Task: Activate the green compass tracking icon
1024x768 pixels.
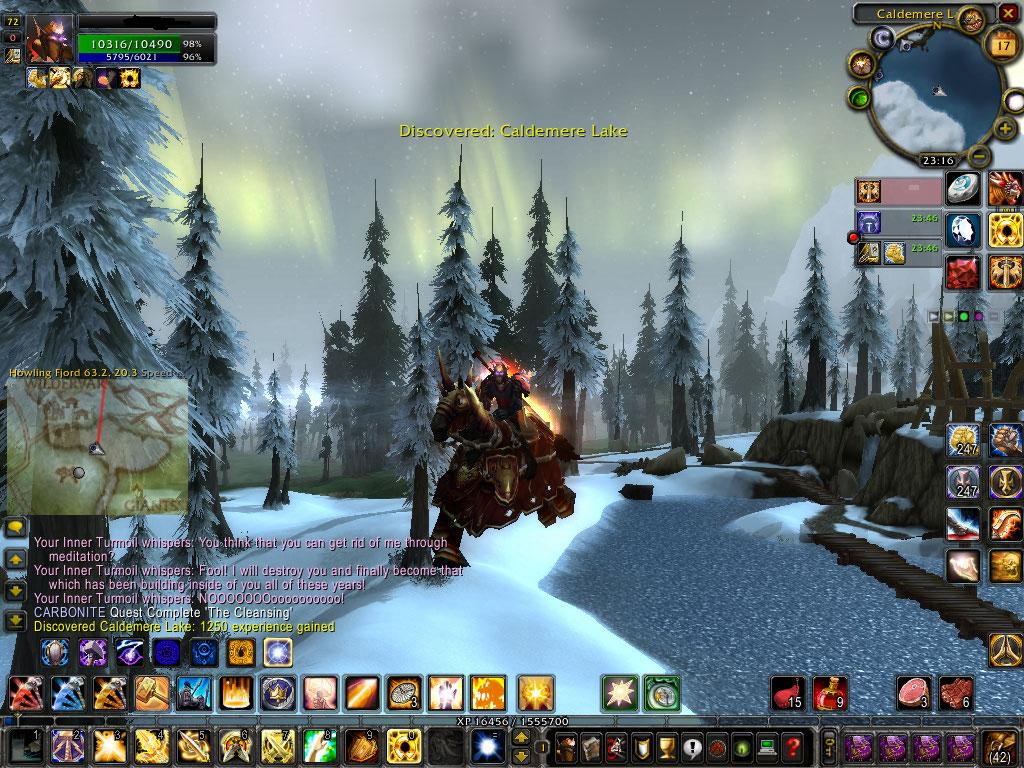Action: pyautogui.click(x=660, y=692)
